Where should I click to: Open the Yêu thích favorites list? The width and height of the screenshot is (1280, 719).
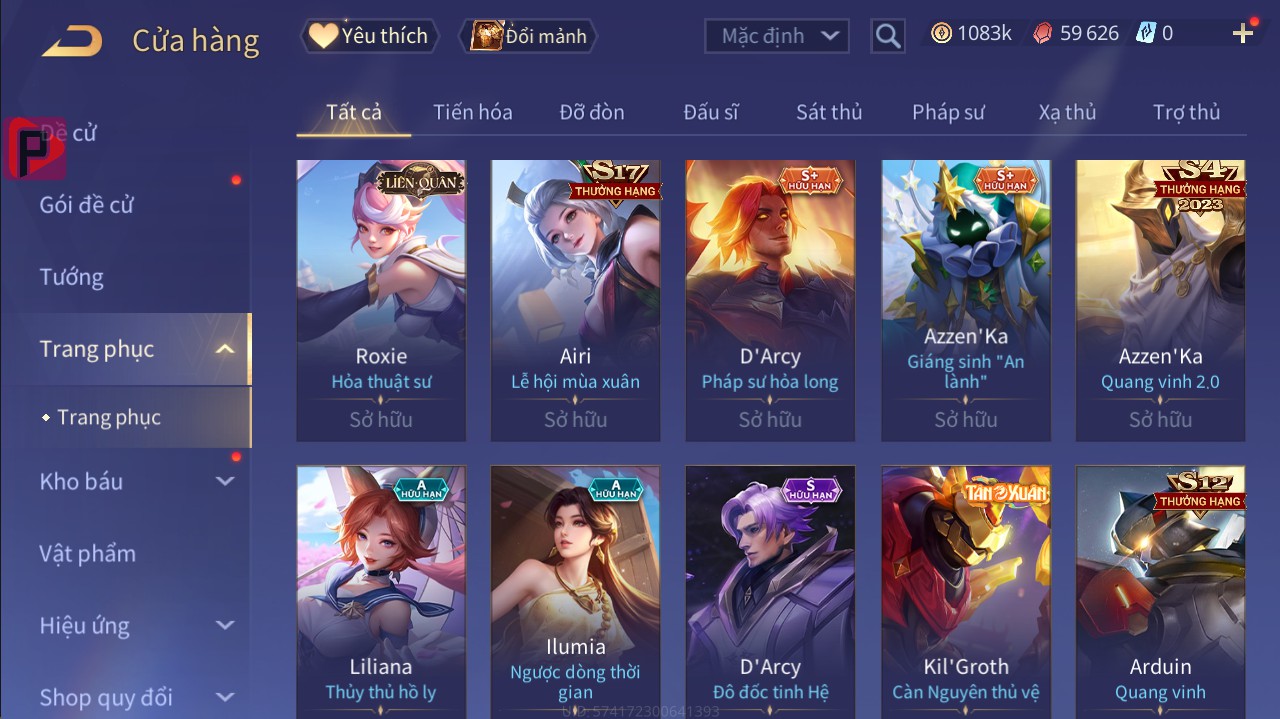(369, 36)
